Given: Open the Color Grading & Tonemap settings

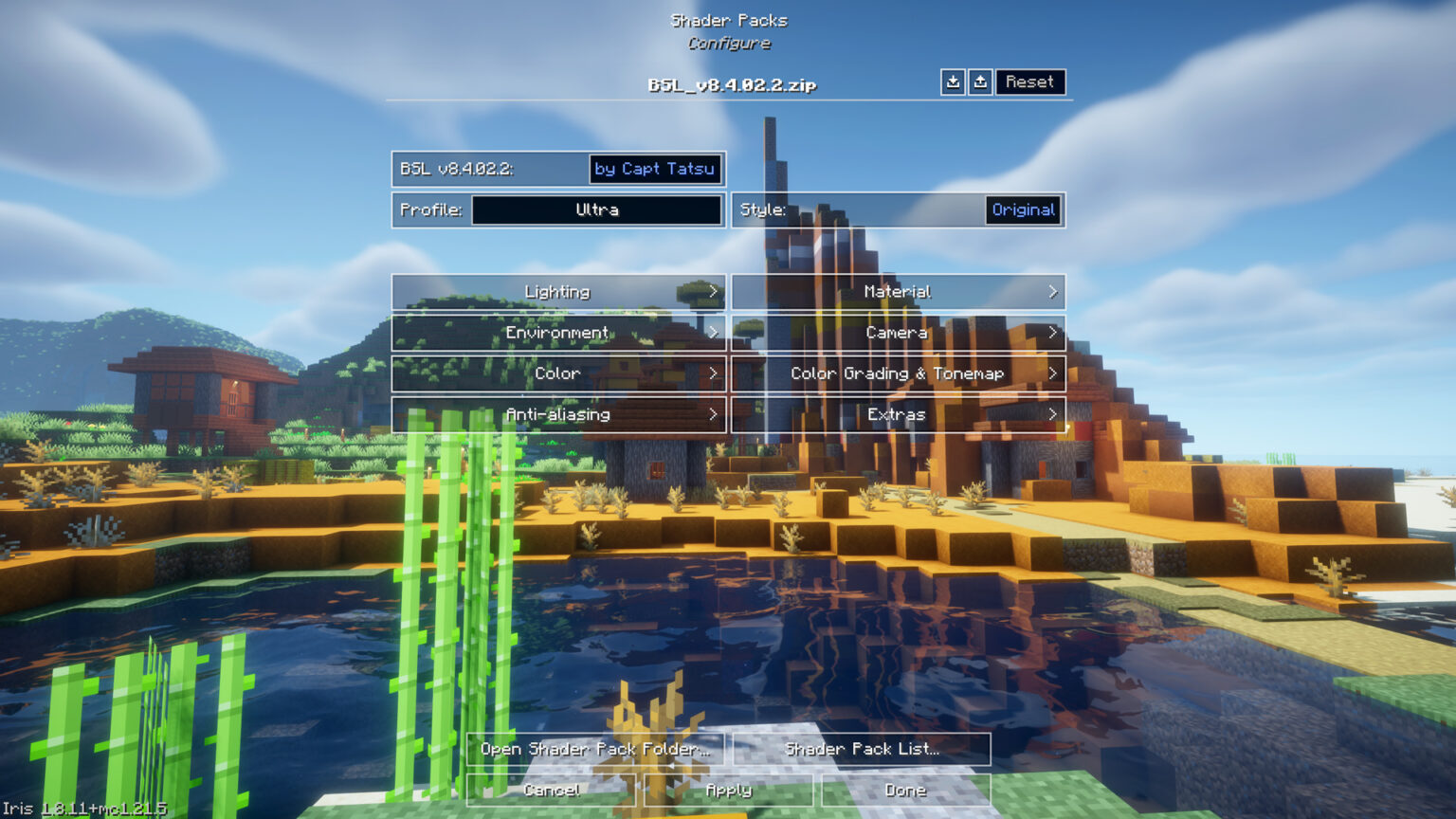Looking at the screenshot, I should 898,373.
